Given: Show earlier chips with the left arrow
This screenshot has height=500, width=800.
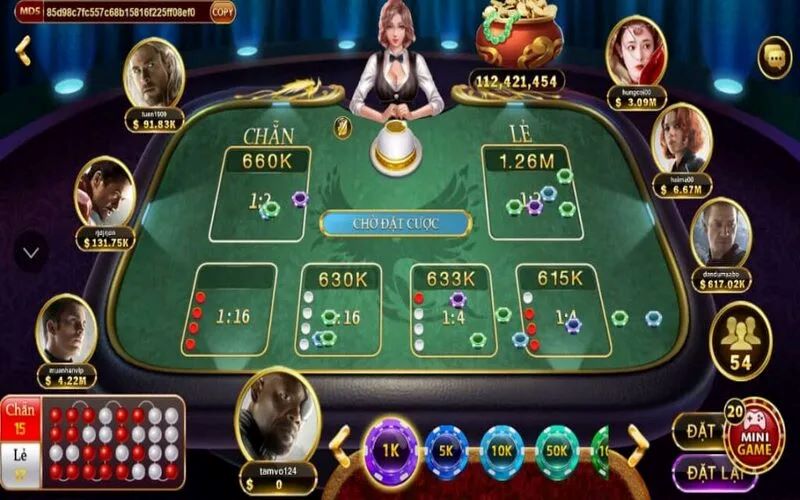Looking at the screenshot, I should tap(340, 447).
